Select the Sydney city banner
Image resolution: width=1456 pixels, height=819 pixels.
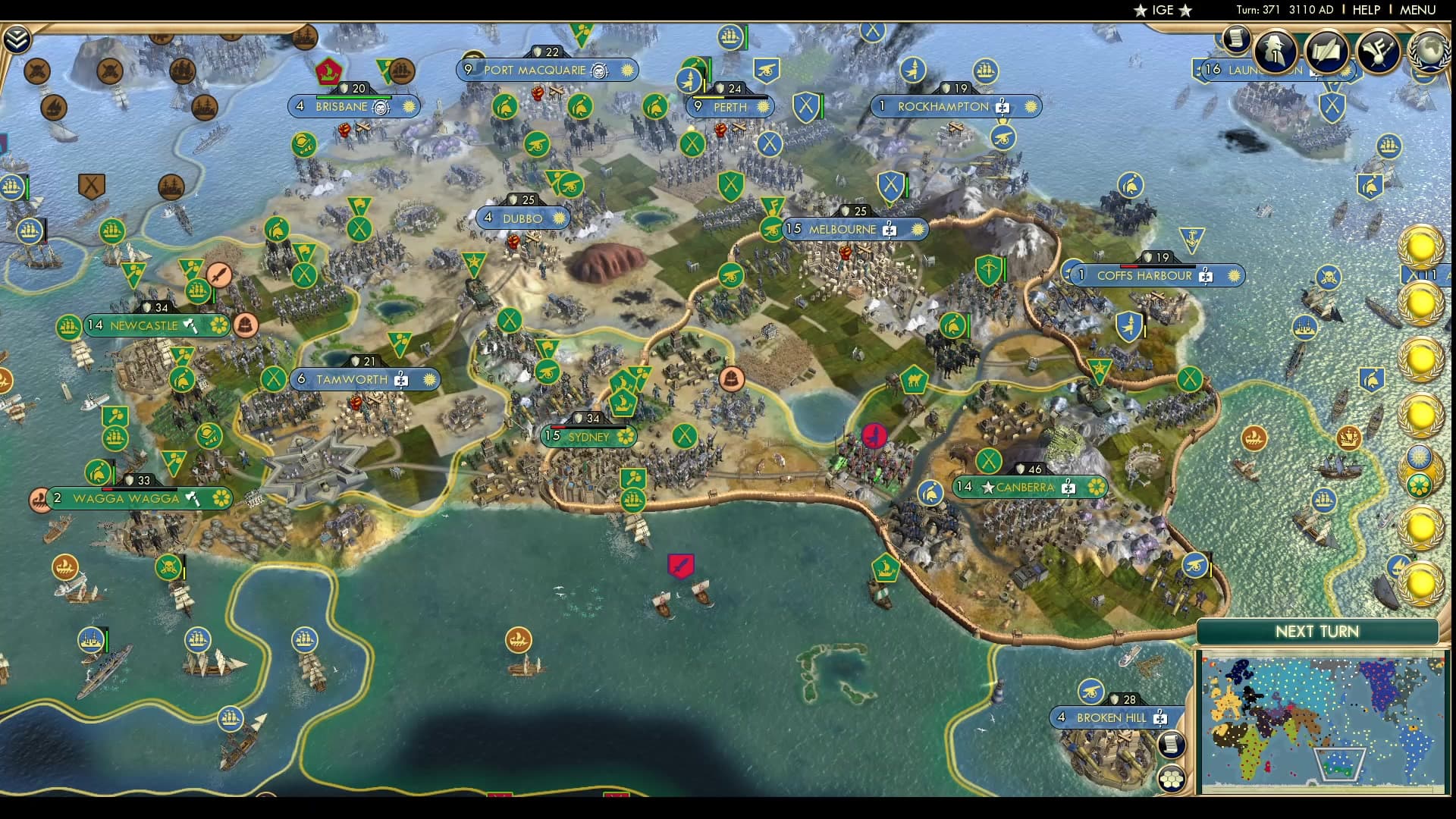point(589,437)
